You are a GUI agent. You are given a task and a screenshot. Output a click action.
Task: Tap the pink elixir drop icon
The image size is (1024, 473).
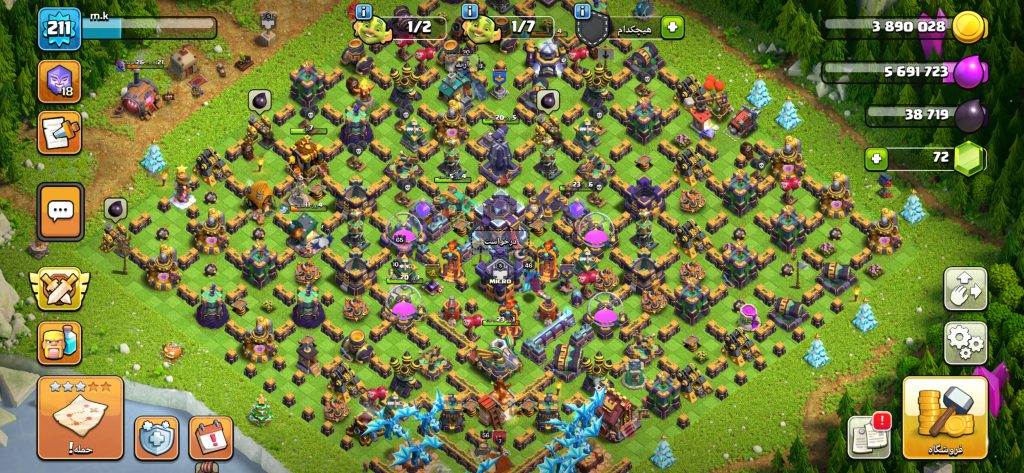pyautogui.click(x=969, y=72)
